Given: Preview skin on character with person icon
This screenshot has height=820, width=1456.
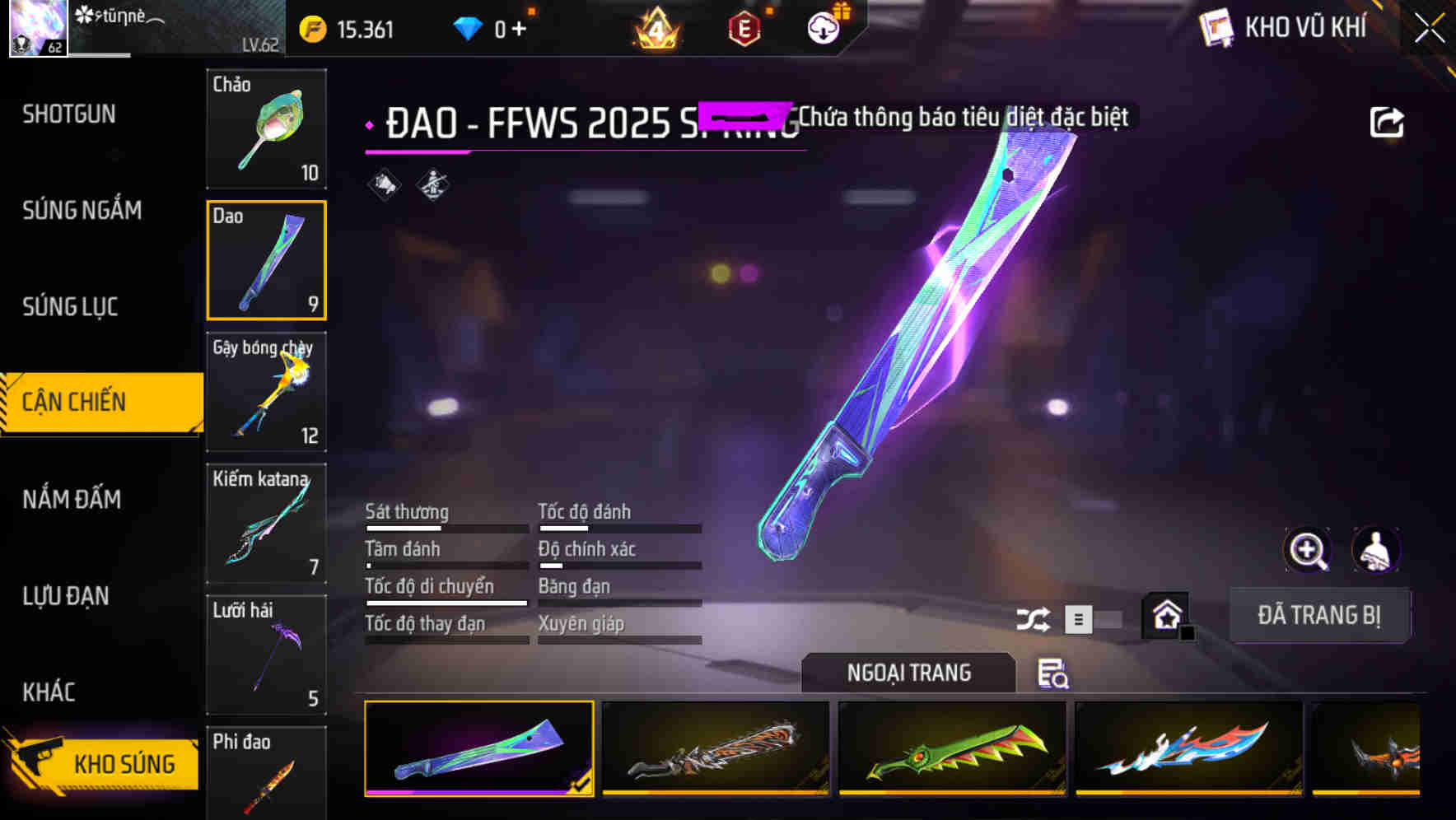Looking at the screenshot, I should pos(1378,550).
